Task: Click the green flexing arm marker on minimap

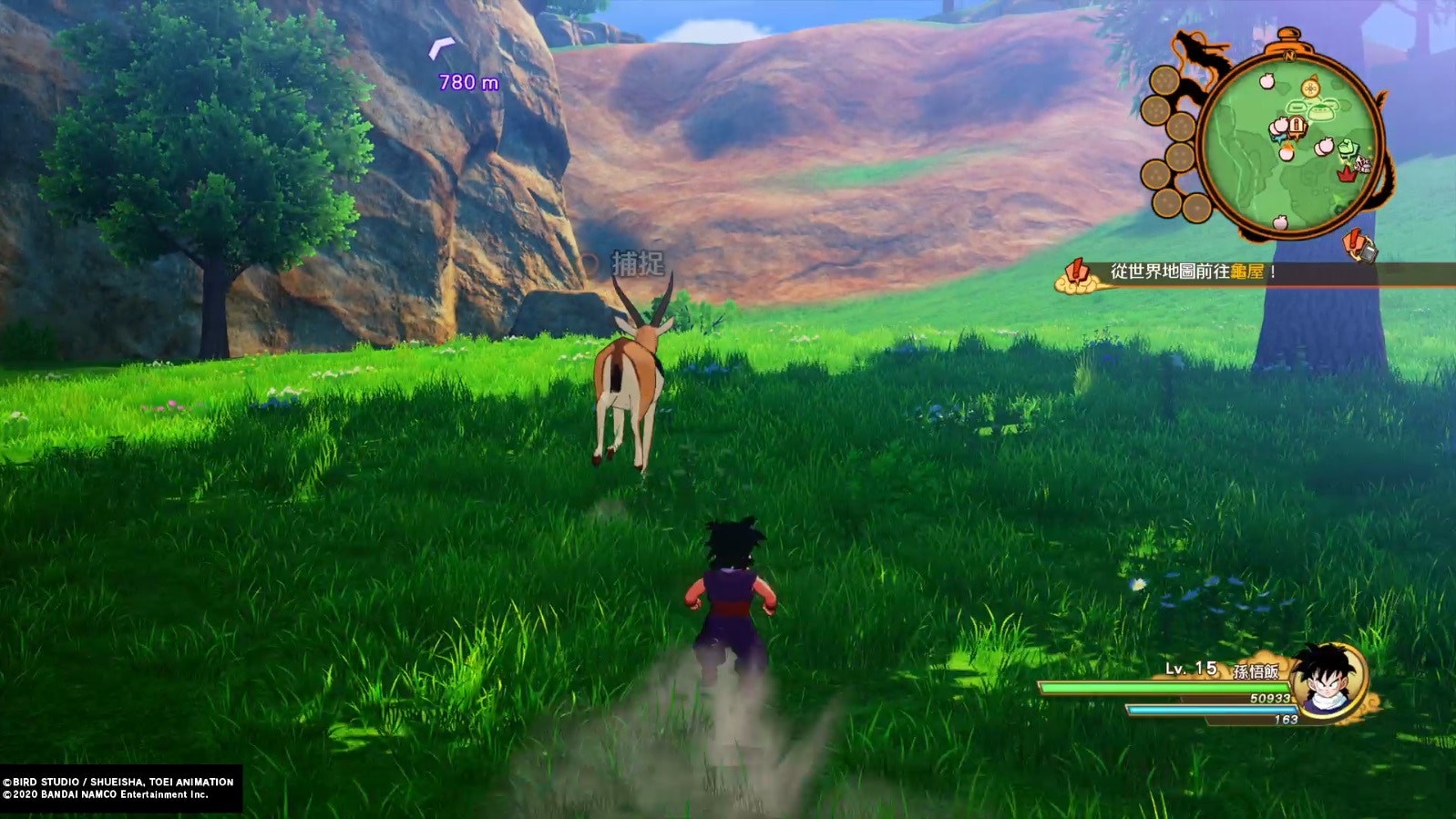Action: 1348,148
